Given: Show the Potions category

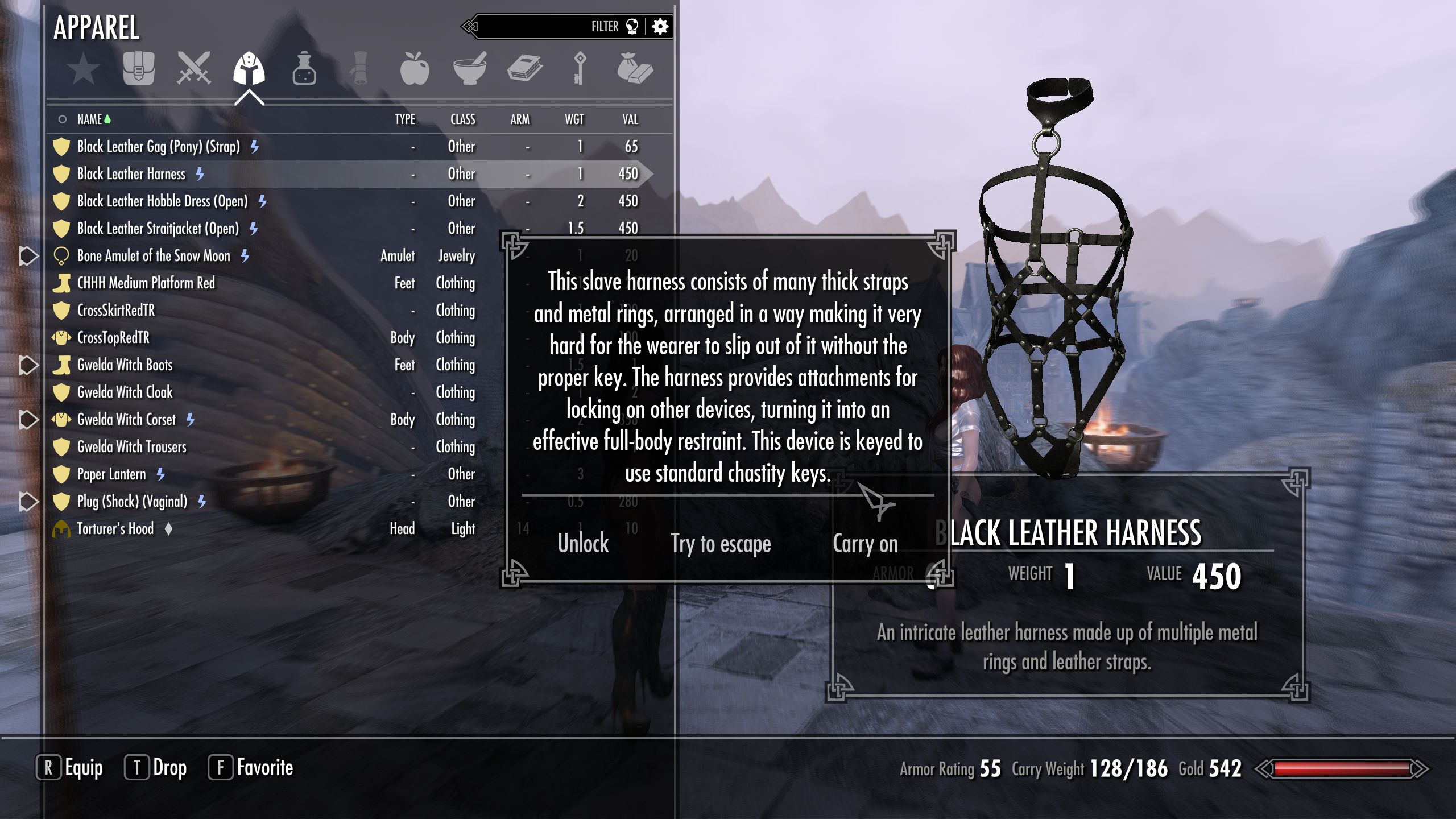Looking at the screenshot, I should click(304, 69).
